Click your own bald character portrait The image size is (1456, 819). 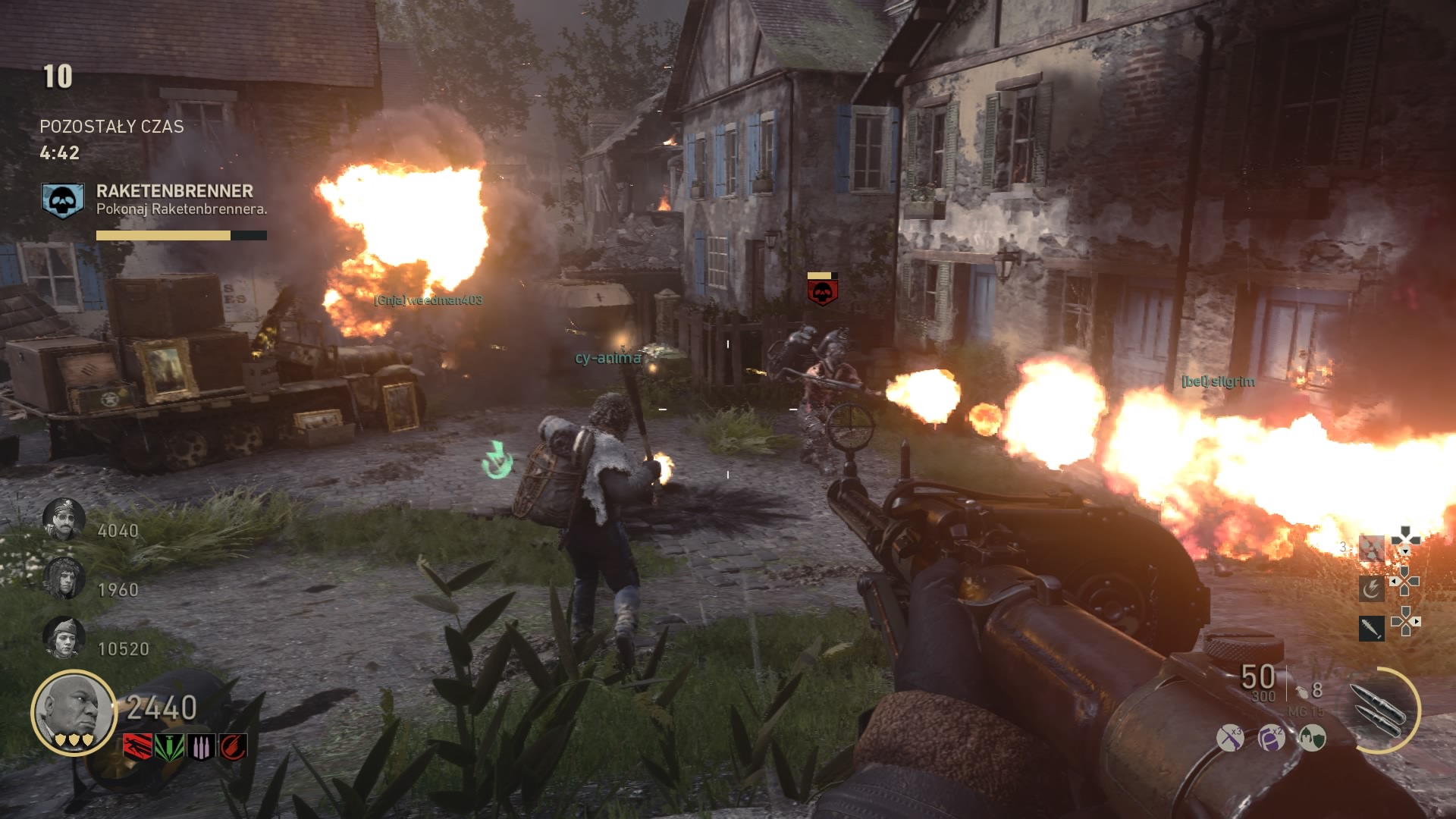pos(73,713)
